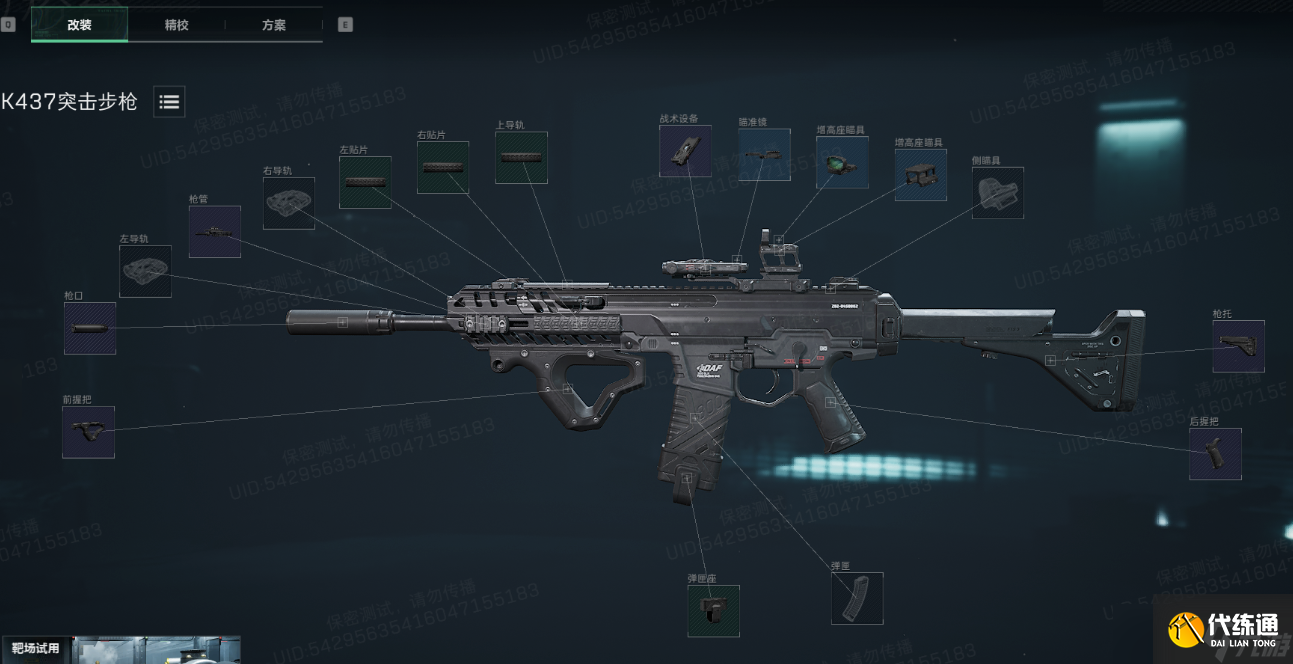Screen dimensions: 1293x664
Task: Open the 方案 tab
Action: pos(274,25)
